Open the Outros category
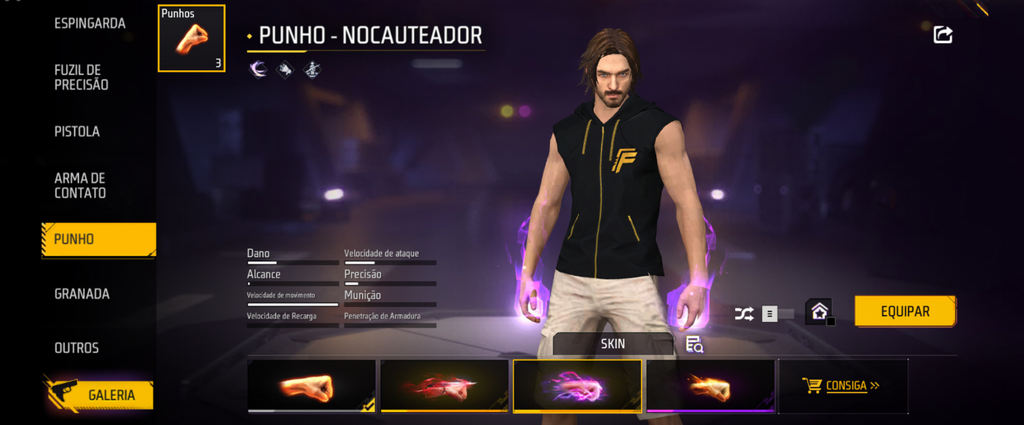The image size is (1024, 425). coord(77,348)
